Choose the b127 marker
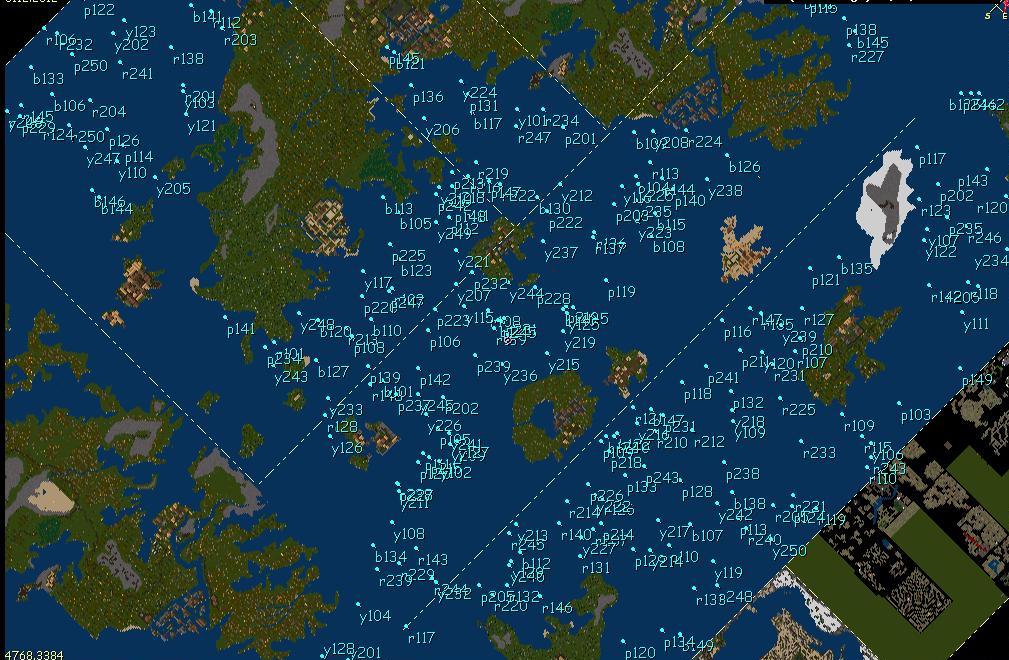 333,372
